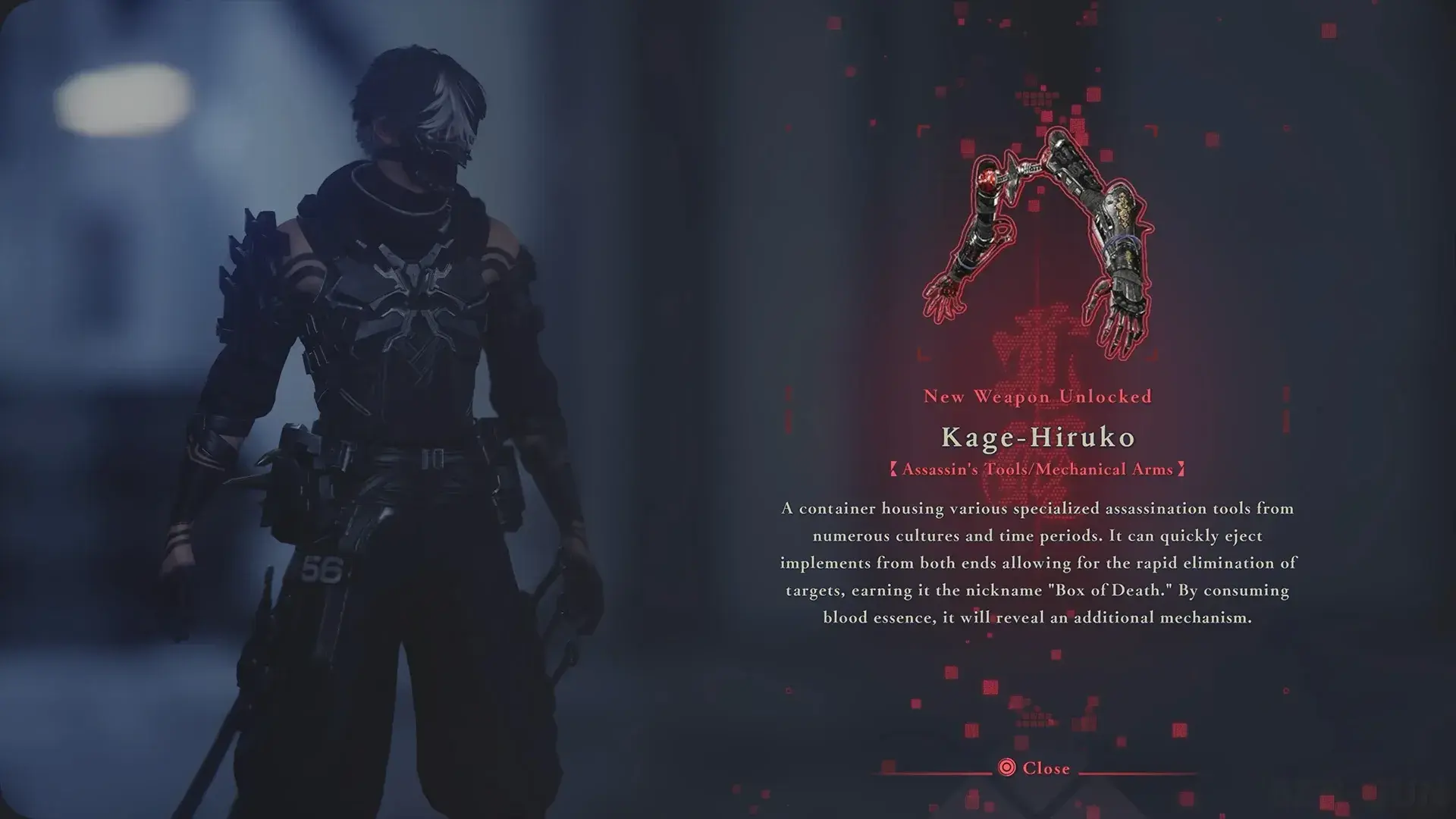Close the new weapon unlocked popup
1456x819 pixels.
(1036, 768)
